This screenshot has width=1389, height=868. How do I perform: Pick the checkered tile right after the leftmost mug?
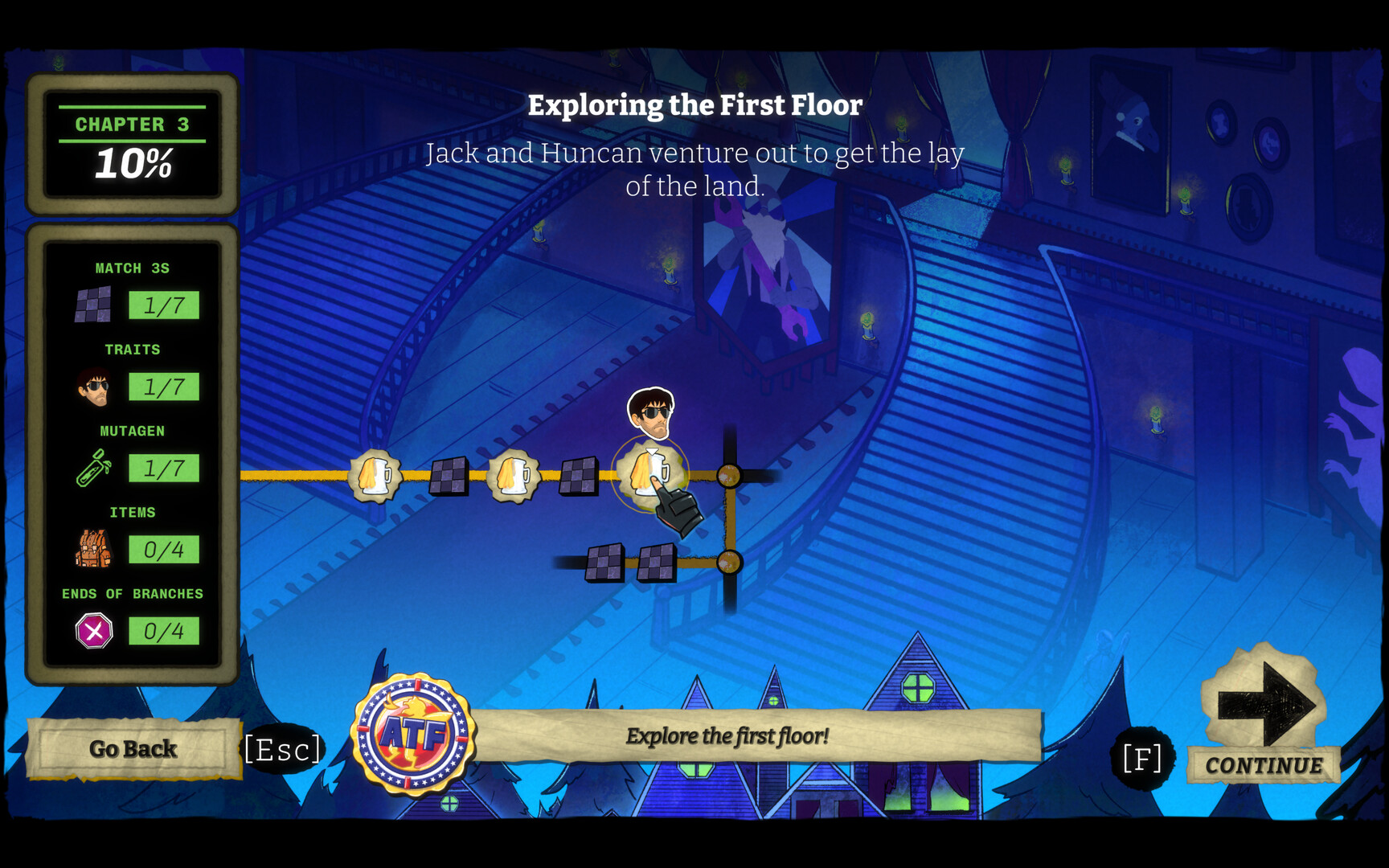coord(449,476)
